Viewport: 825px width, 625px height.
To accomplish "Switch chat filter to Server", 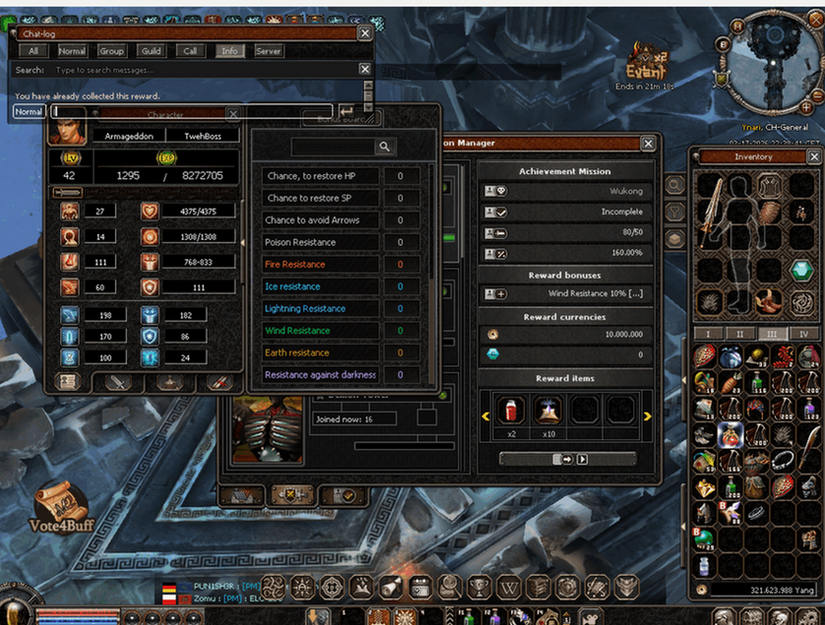I will click(268, 51).
